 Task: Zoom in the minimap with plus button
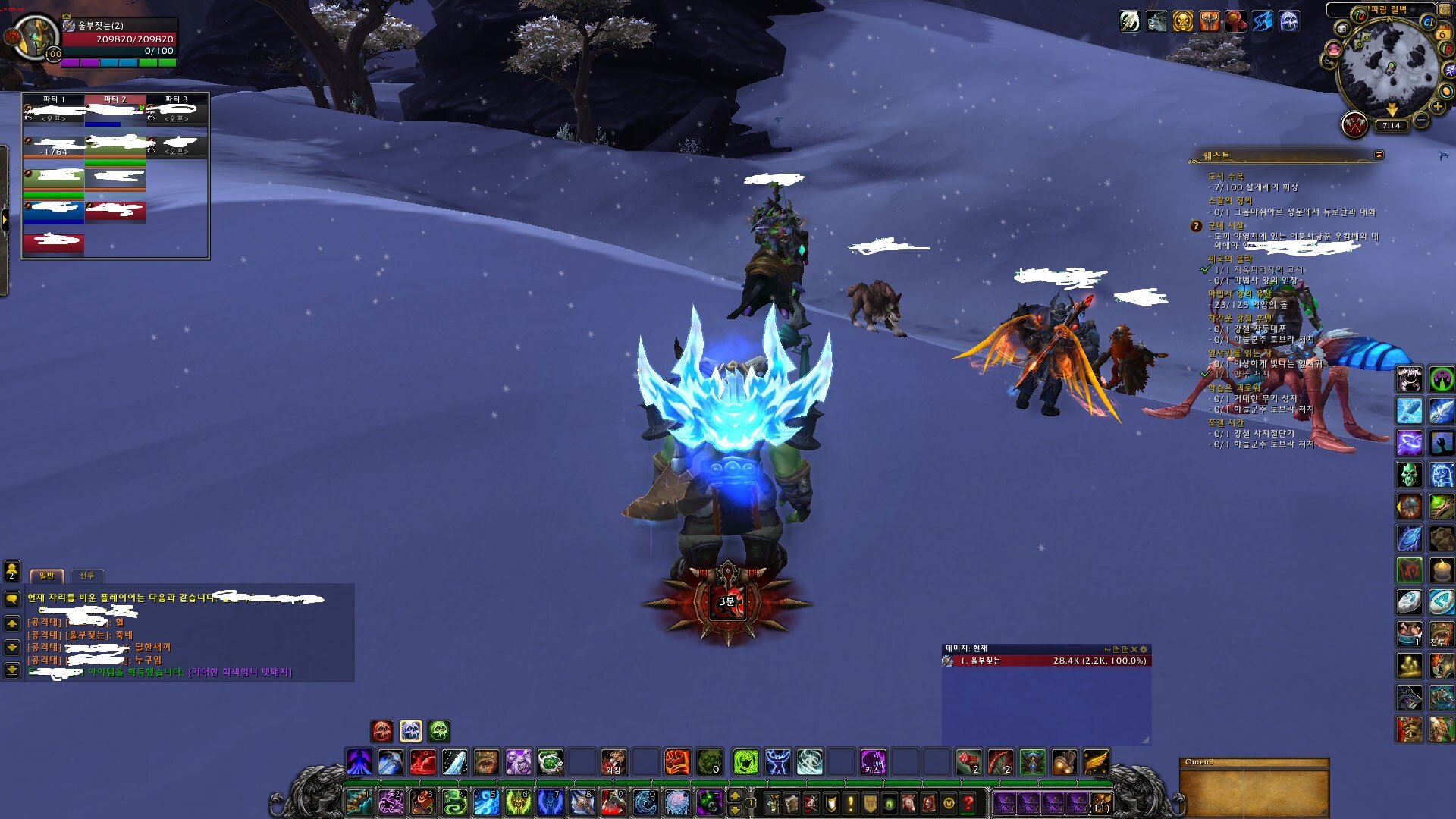pos(1438,107)
